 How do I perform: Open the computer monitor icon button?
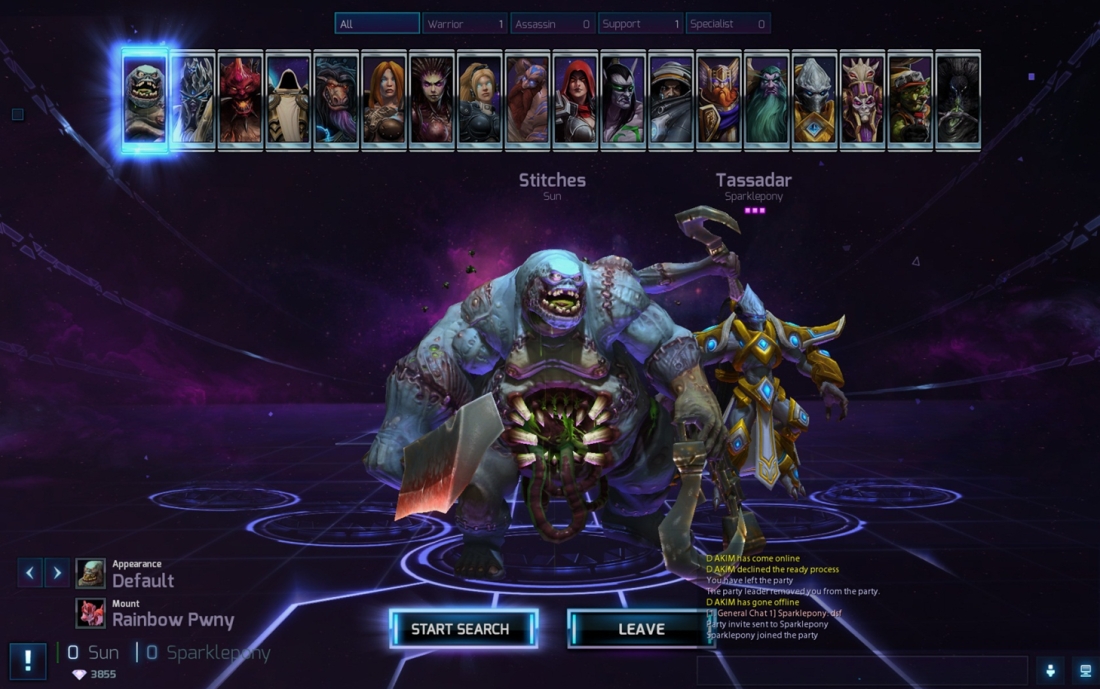click(x=1084, y=670)
